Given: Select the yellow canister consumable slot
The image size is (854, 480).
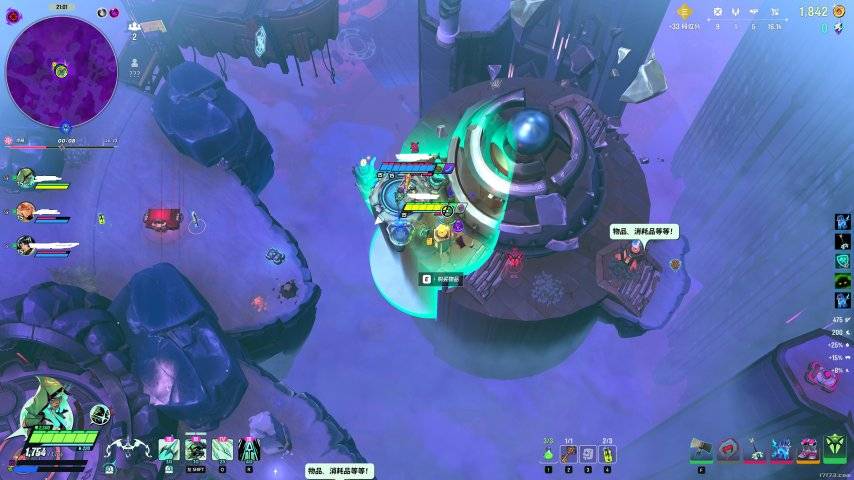Looking at the screenshot, I should [x=607, y=454].
